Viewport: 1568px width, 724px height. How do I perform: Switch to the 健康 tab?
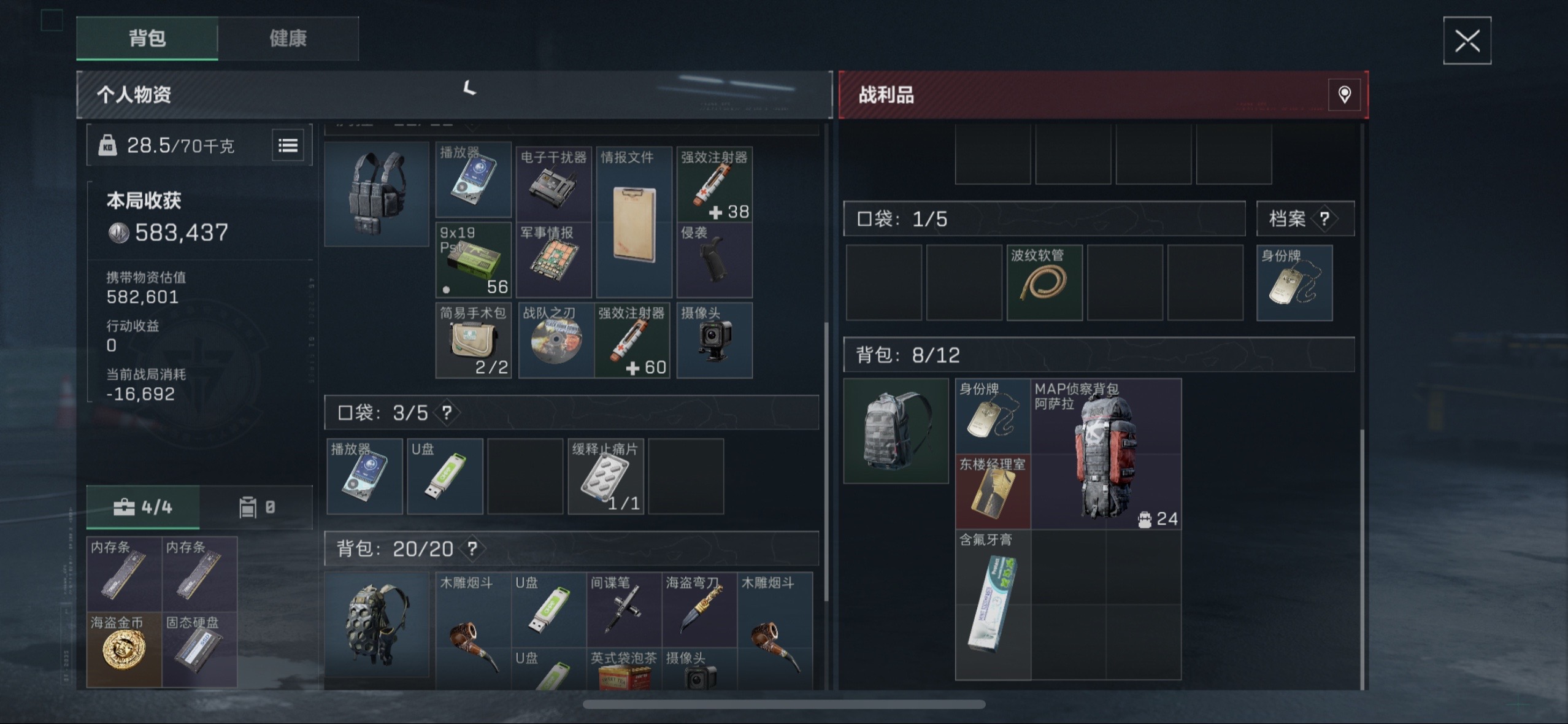pos(288,39)
